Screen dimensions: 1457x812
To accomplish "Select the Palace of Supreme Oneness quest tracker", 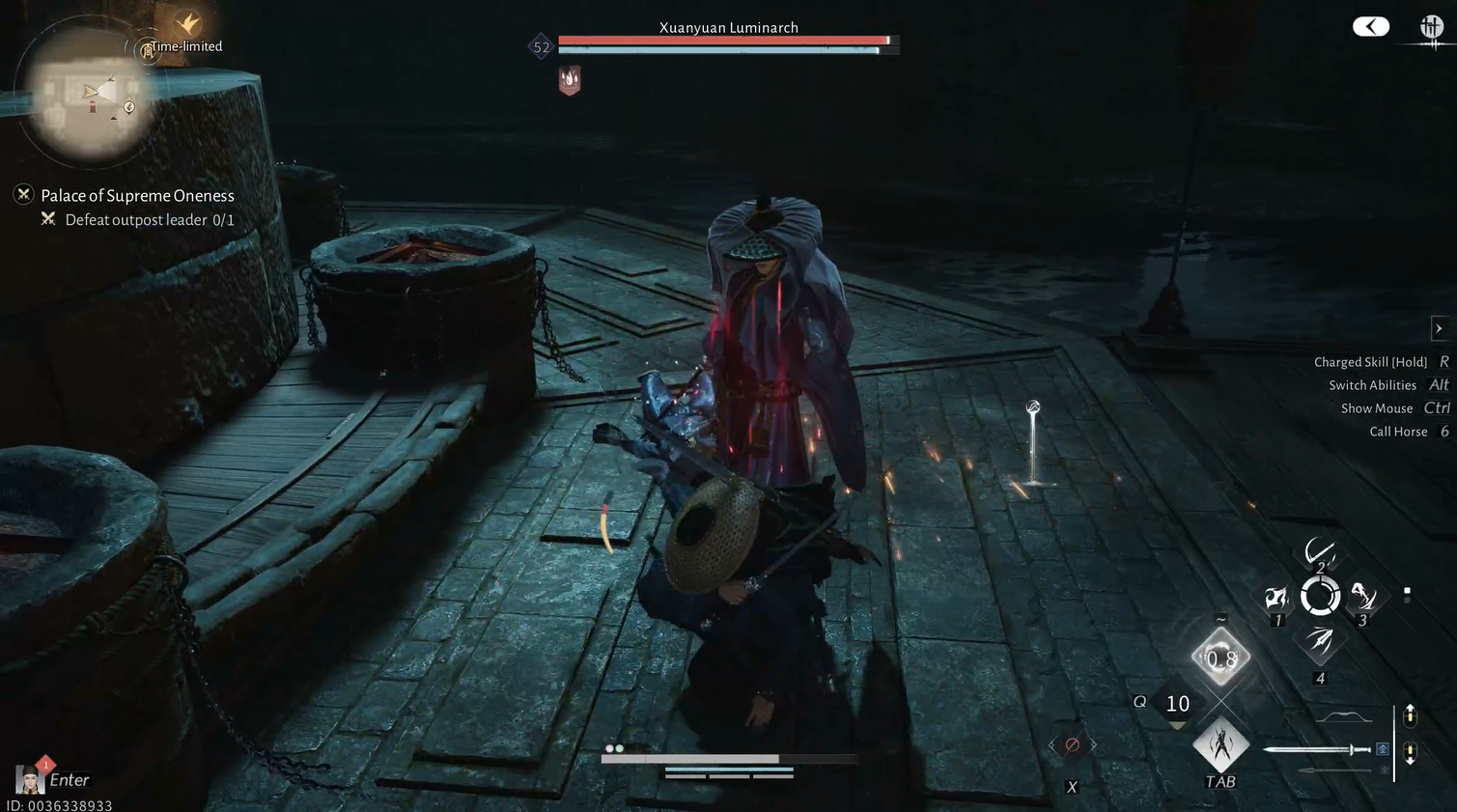I will tap(137, 196).
